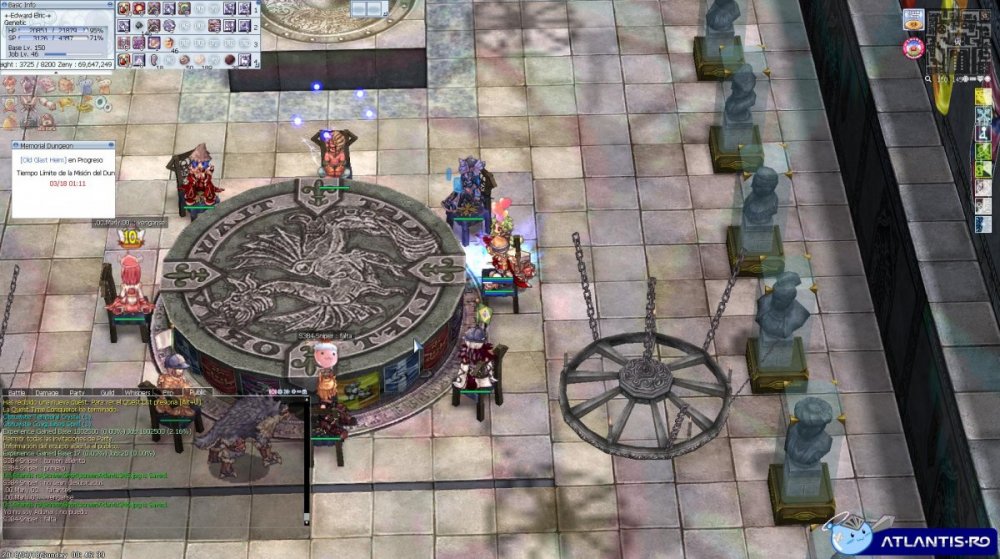Switch to the Battle chat tab

pyautogui.click(x=17, y=392)
